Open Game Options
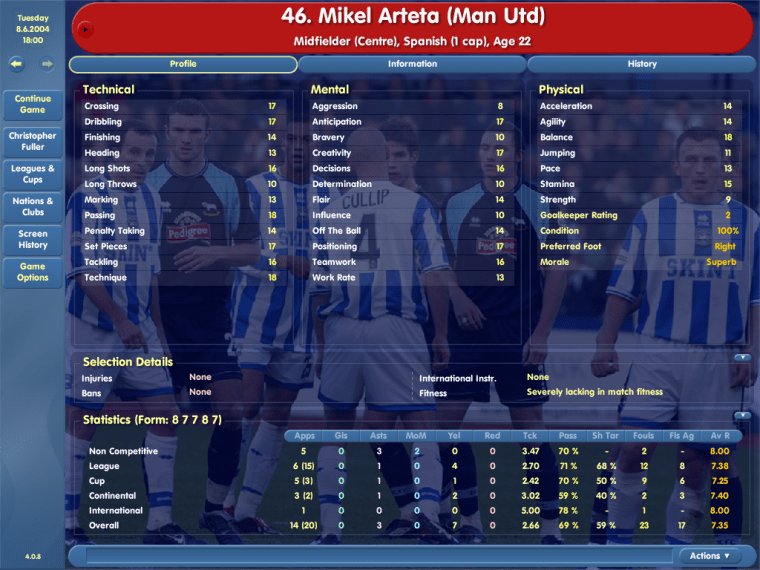Screen dimensions: 760x570 tap(33, 272)
